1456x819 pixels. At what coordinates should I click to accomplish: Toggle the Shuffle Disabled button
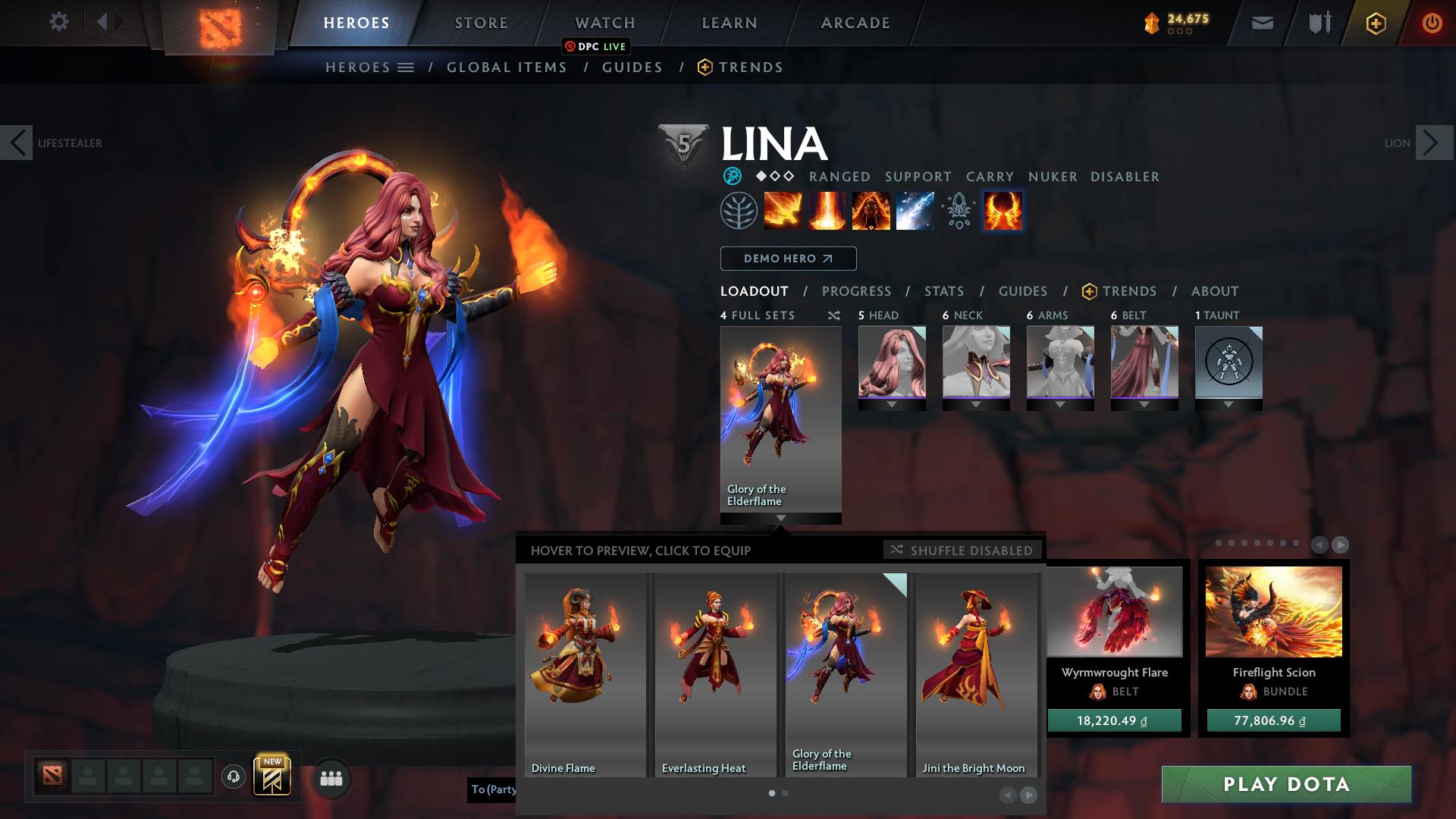(x=962, y=550)
